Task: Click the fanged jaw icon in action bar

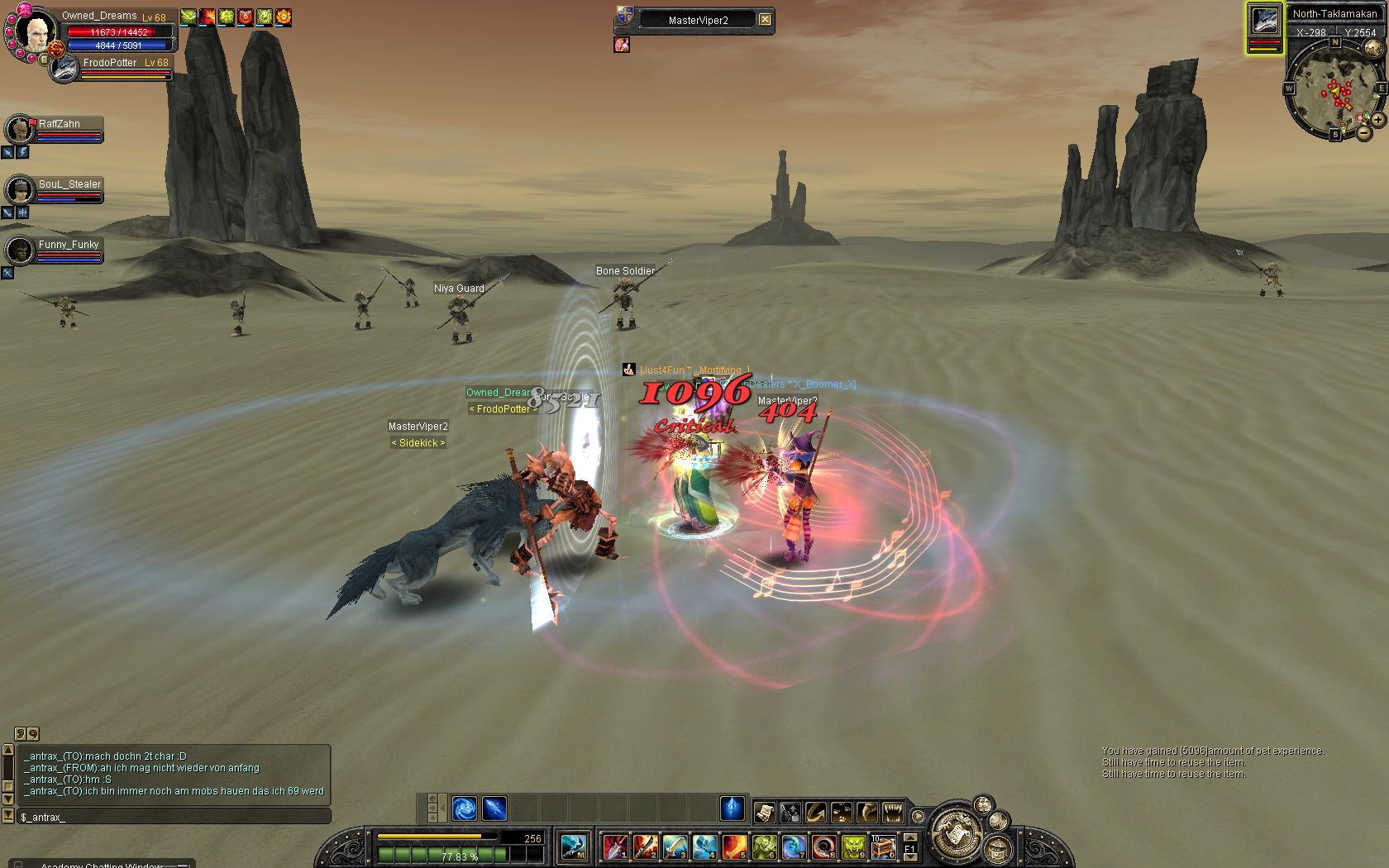Action: [893, 812]
